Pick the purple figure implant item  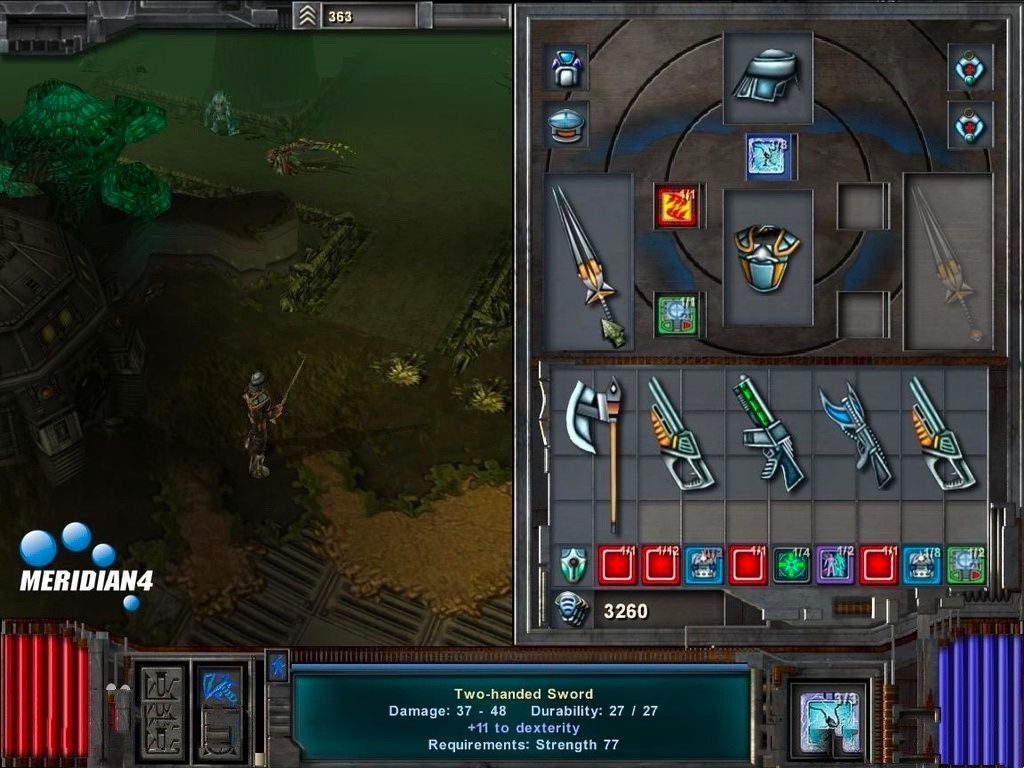pyautogui.click(x=835, y=565)
